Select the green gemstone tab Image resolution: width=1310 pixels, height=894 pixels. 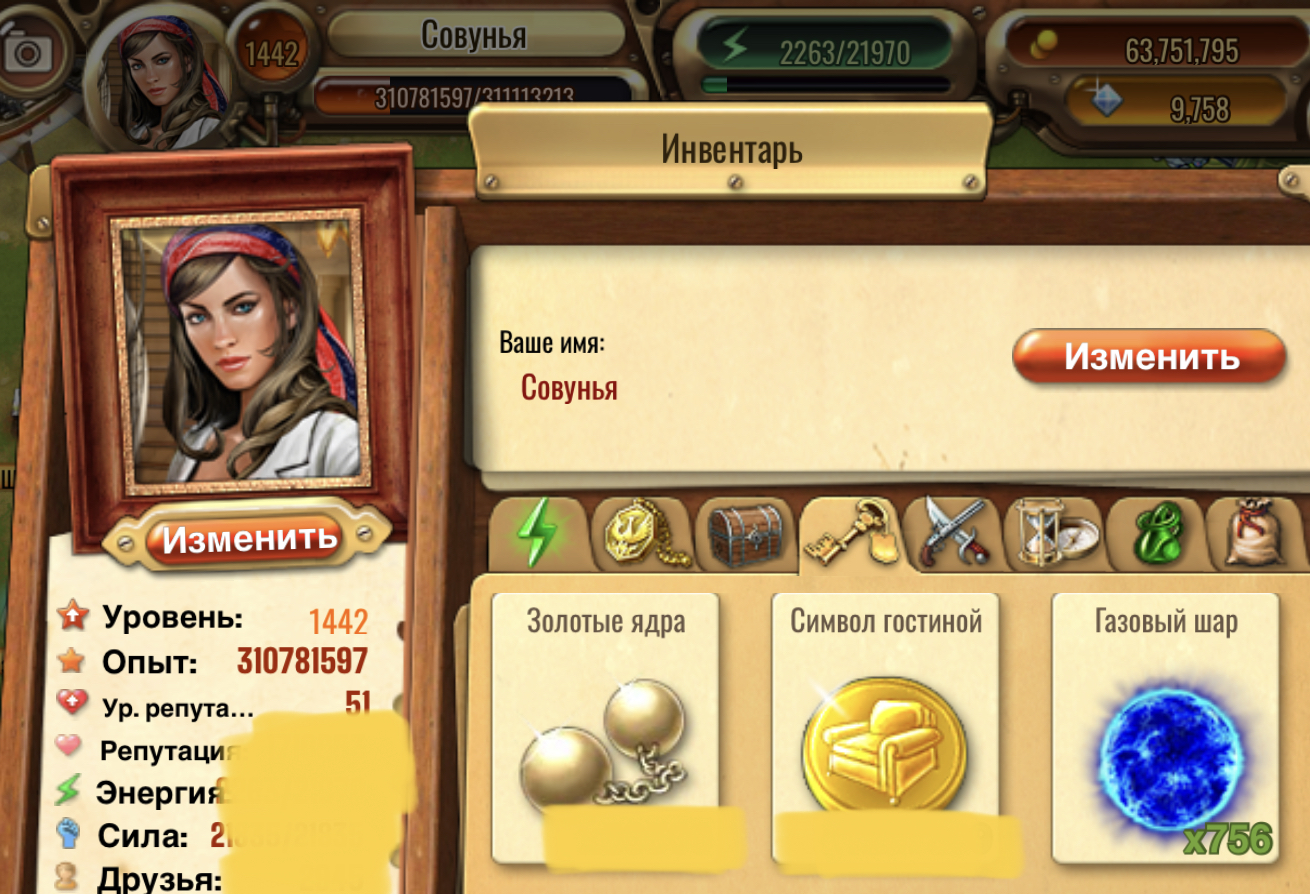[1161, 536]
